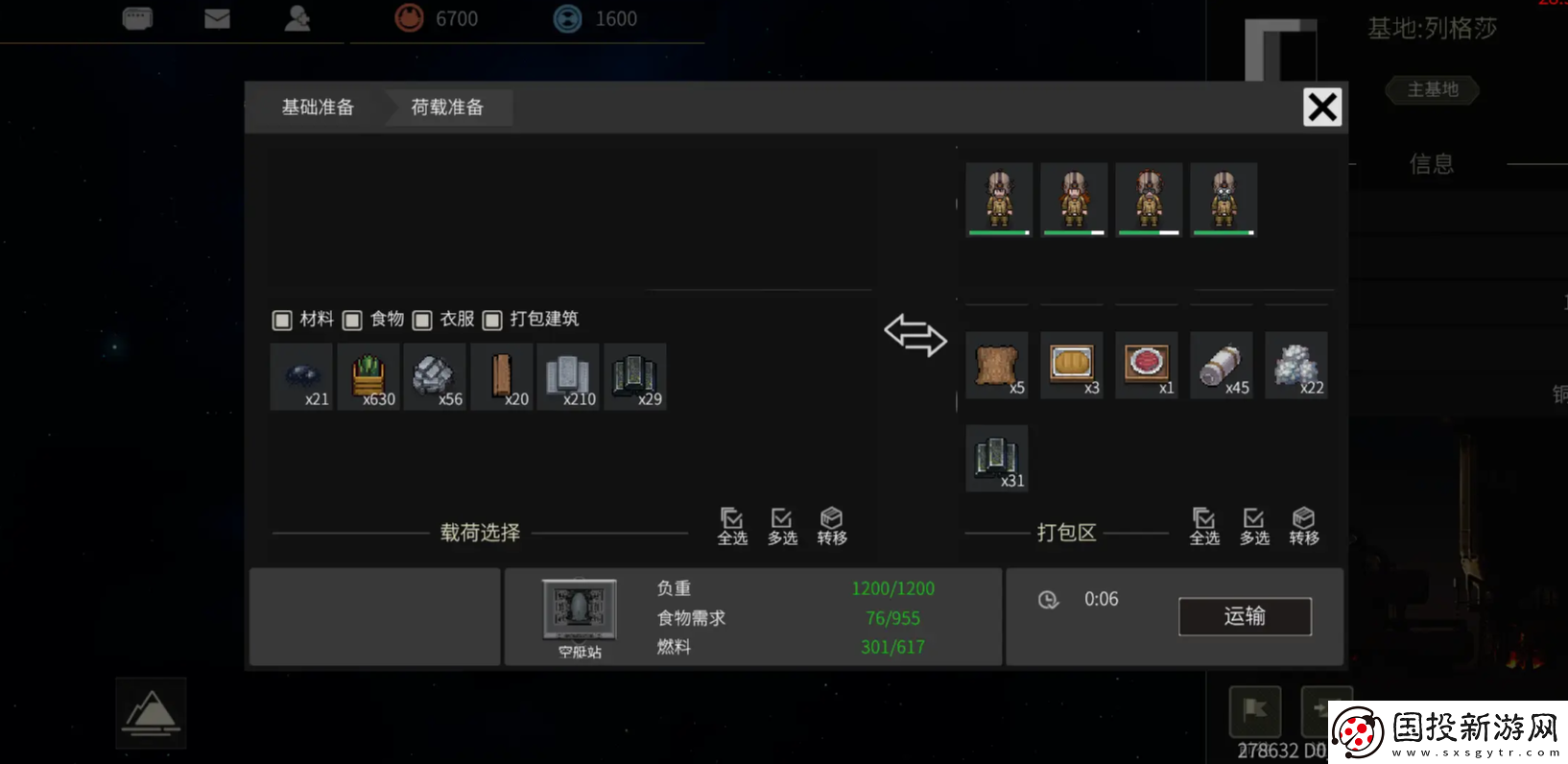Enable the 食物 filter checkbox
This screenshot has height=764, width=1568.
click(351, 320)
